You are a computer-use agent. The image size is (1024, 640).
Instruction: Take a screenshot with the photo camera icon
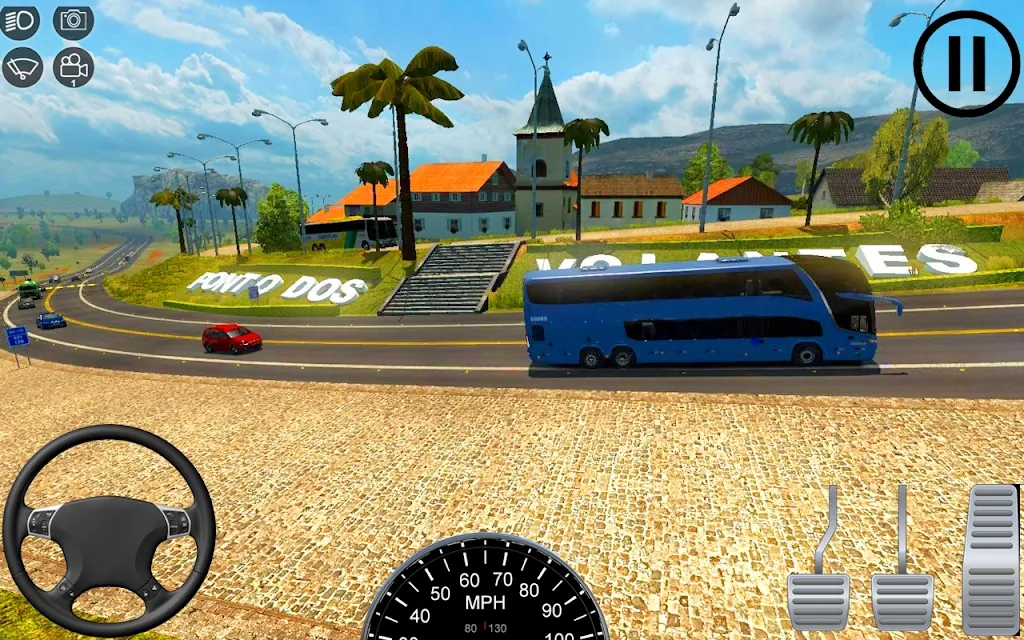coord(73,21)
